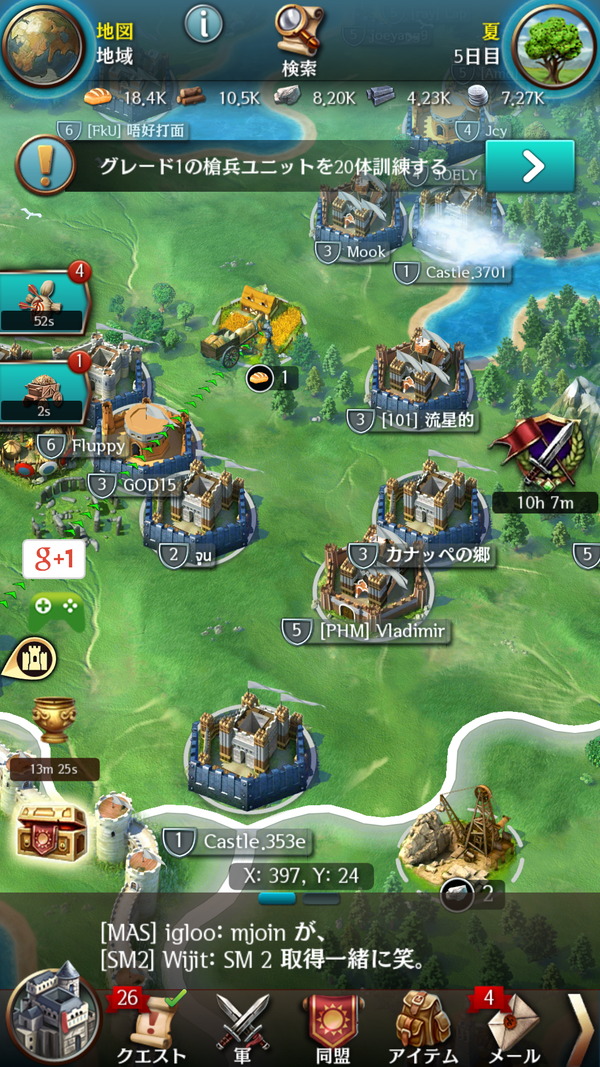
Task: Open the 検索 search tool
Action: coord(299,40)
